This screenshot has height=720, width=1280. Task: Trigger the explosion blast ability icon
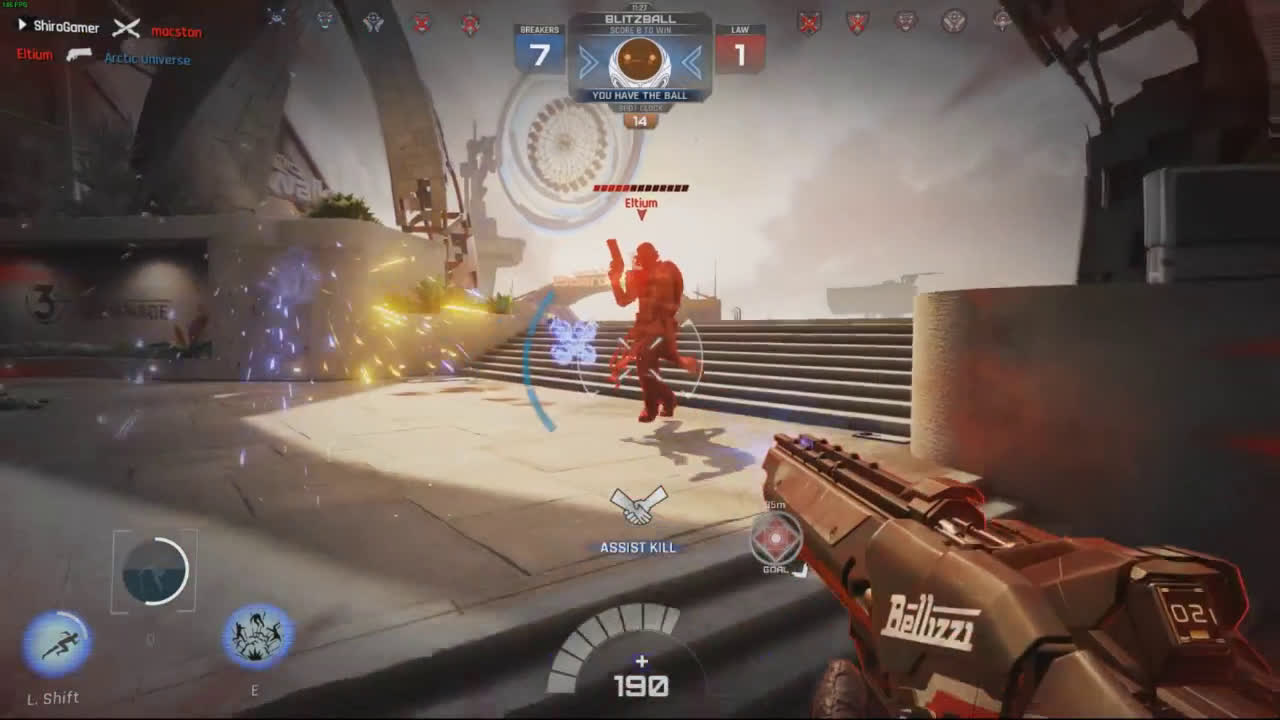click(257, 637)
